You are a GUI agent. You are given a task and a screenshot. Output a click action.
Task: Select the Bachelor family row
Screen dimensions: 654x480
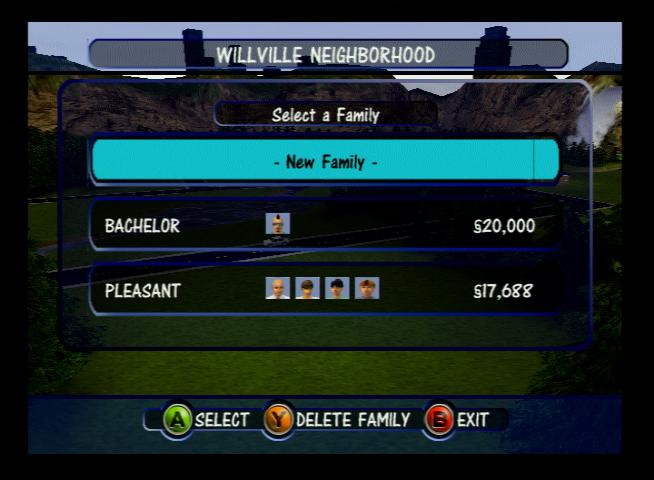coord(325,226)
